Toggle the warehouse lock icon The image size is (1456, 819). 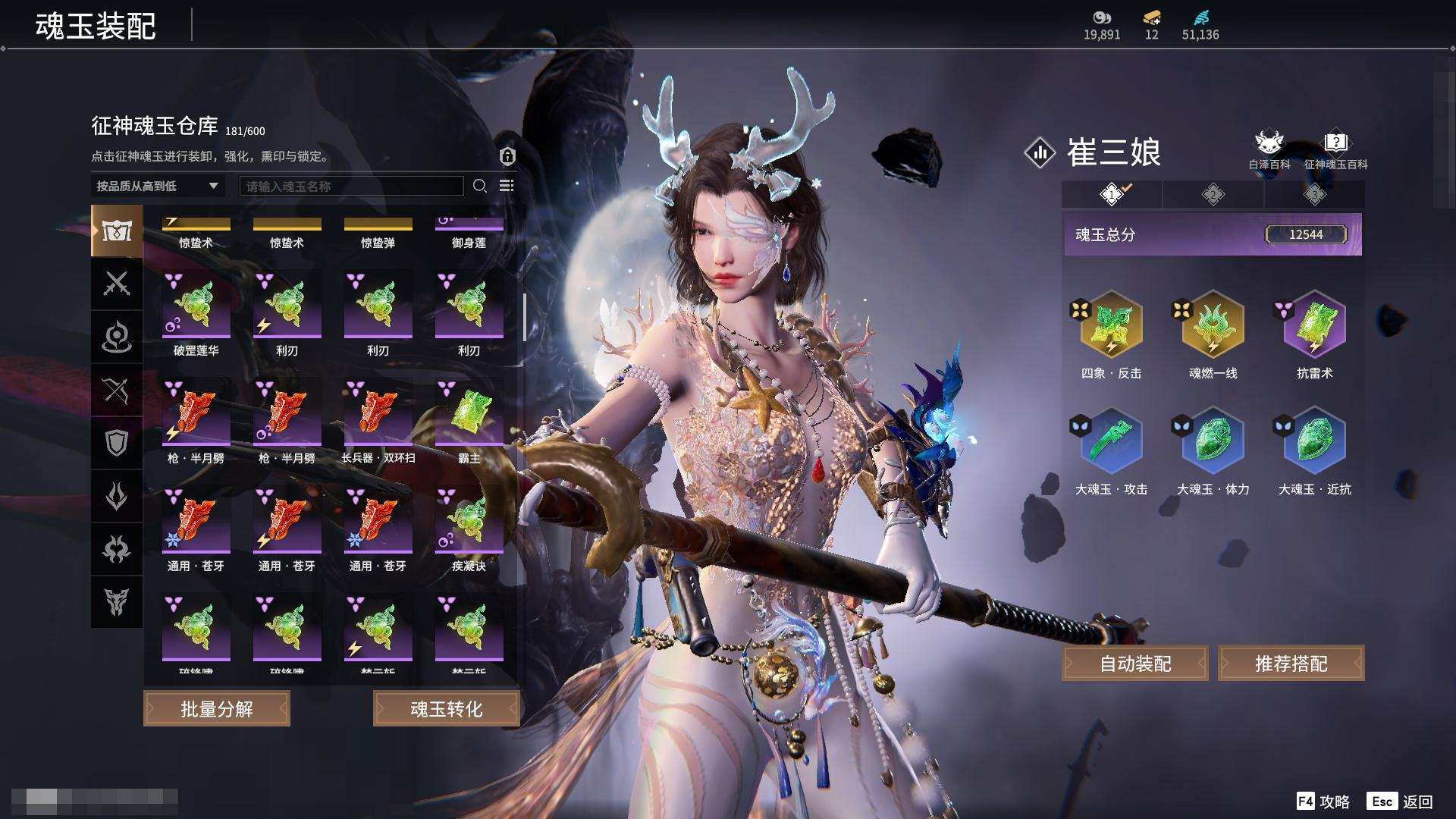coord(507,156)
